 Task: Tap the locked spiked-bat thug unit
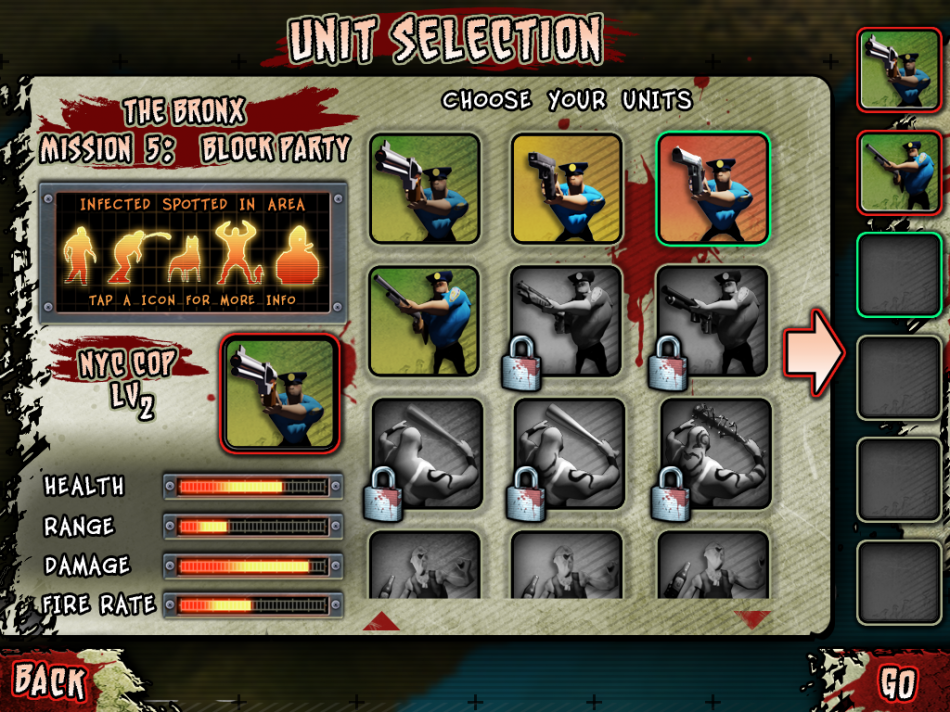tap(715, 453)
